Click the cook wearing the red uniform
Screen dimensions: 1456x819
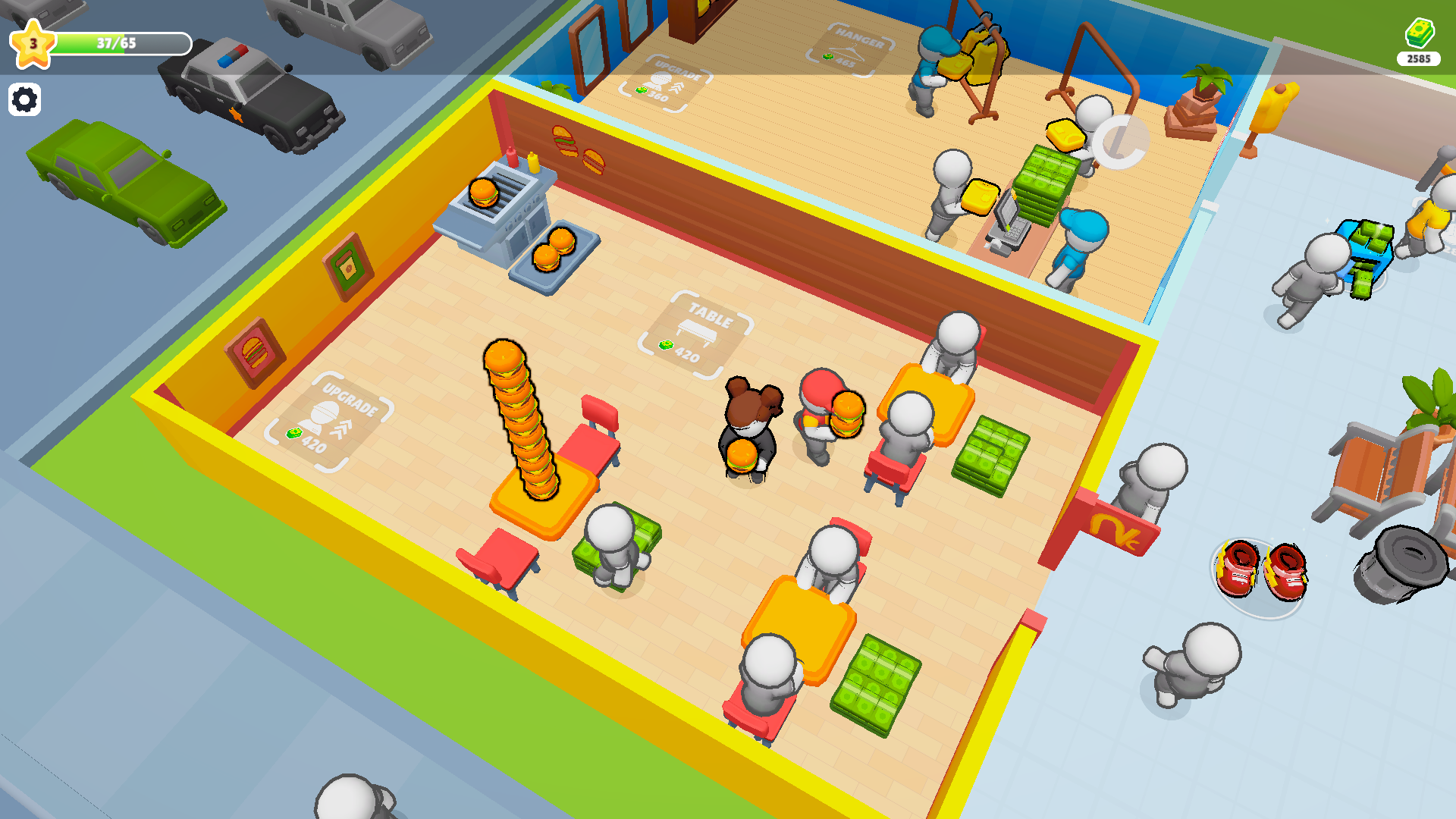821,413
